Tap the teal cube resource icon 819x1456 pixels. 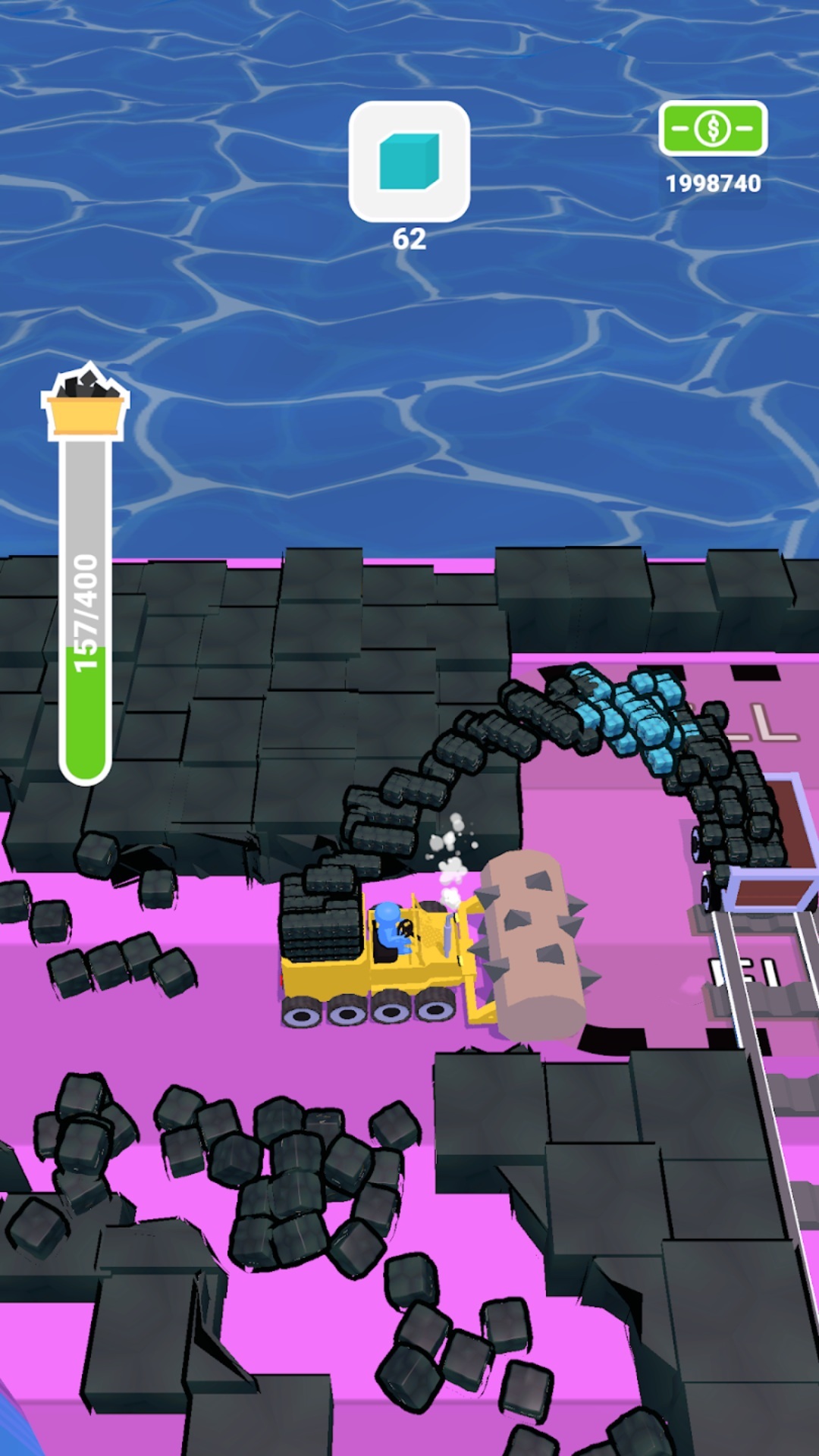click(409, 162)
